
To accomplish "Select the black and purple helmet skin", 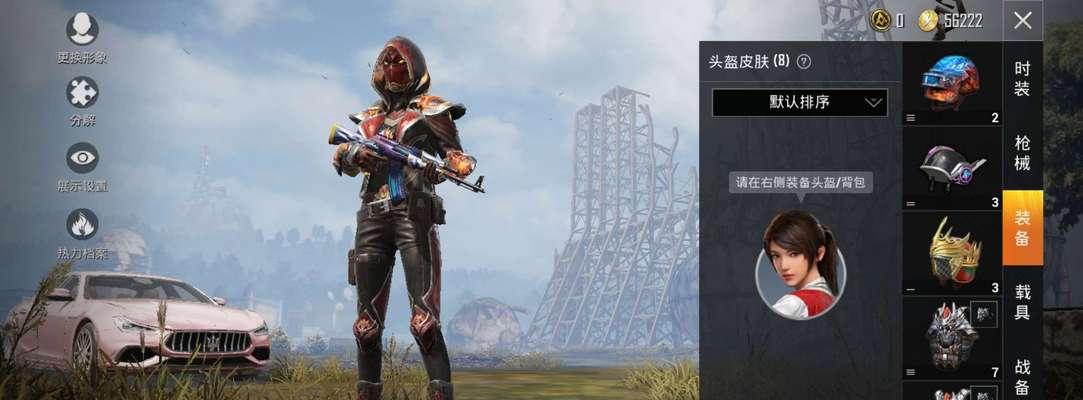I will pyautogui.click(x=951, y=166).
